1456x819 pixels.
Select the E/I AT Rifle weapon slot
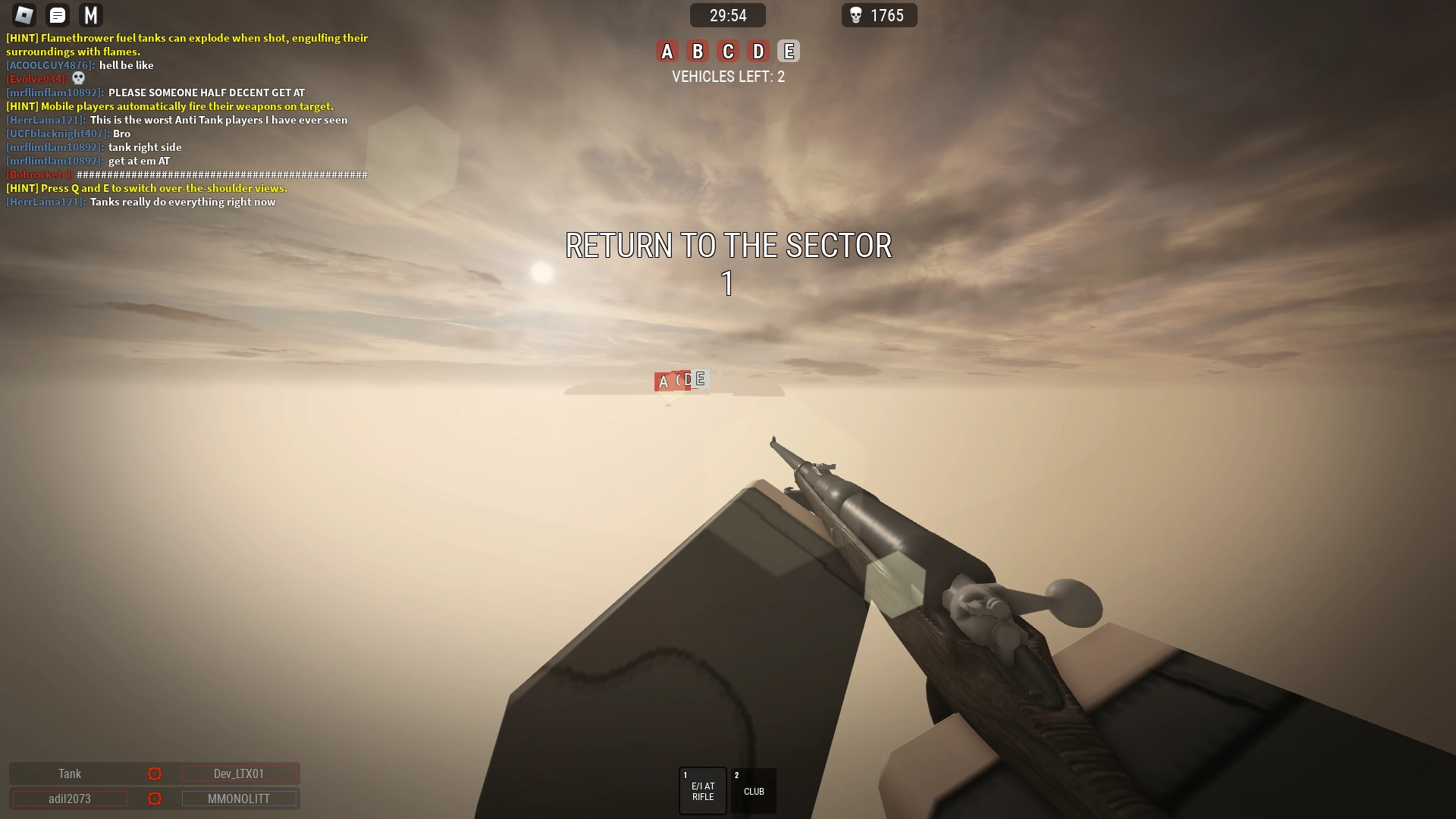(x=702, y=790)
